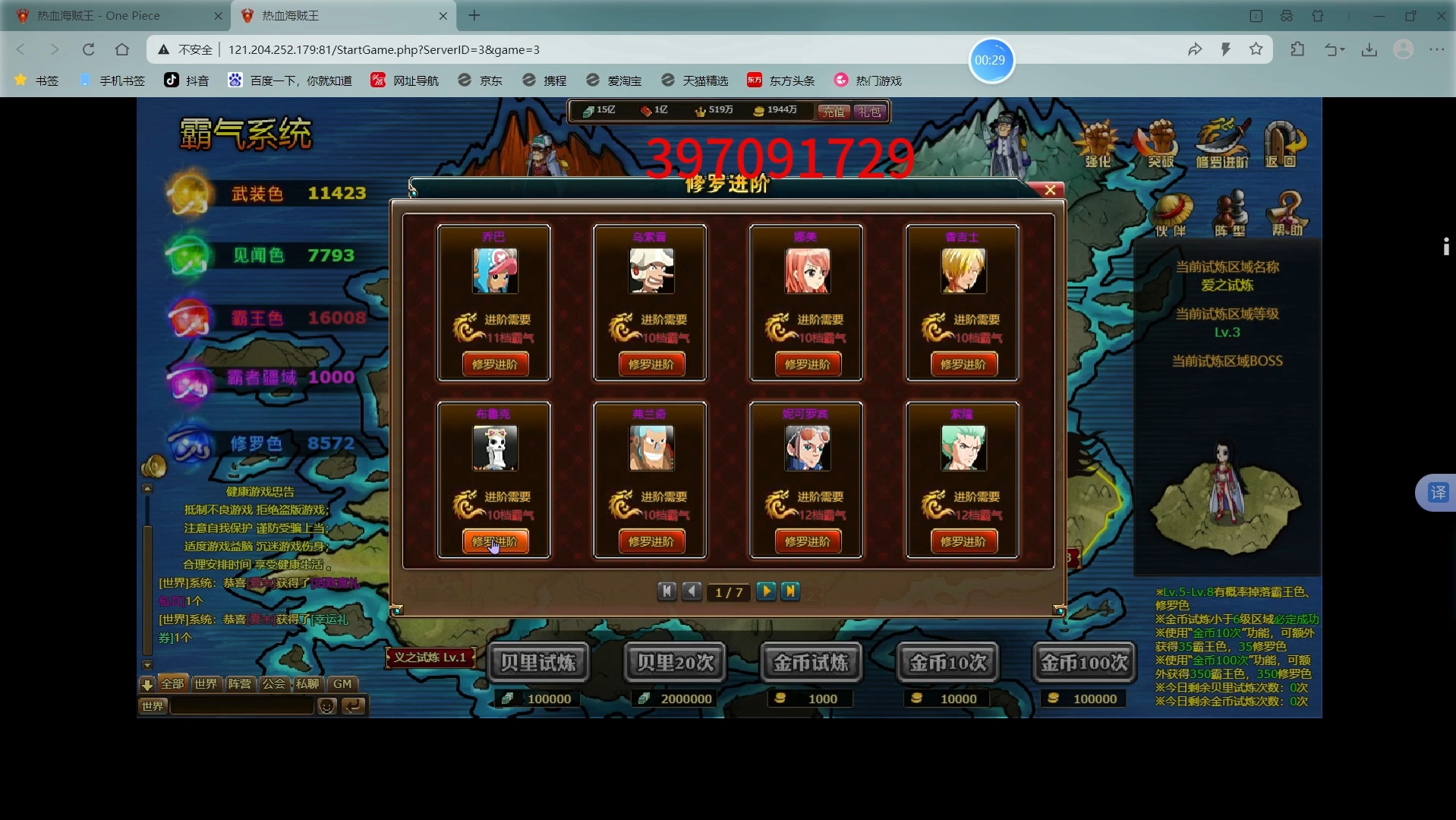
Task: Start 金币试炼 trial
Action: (811, 663)
